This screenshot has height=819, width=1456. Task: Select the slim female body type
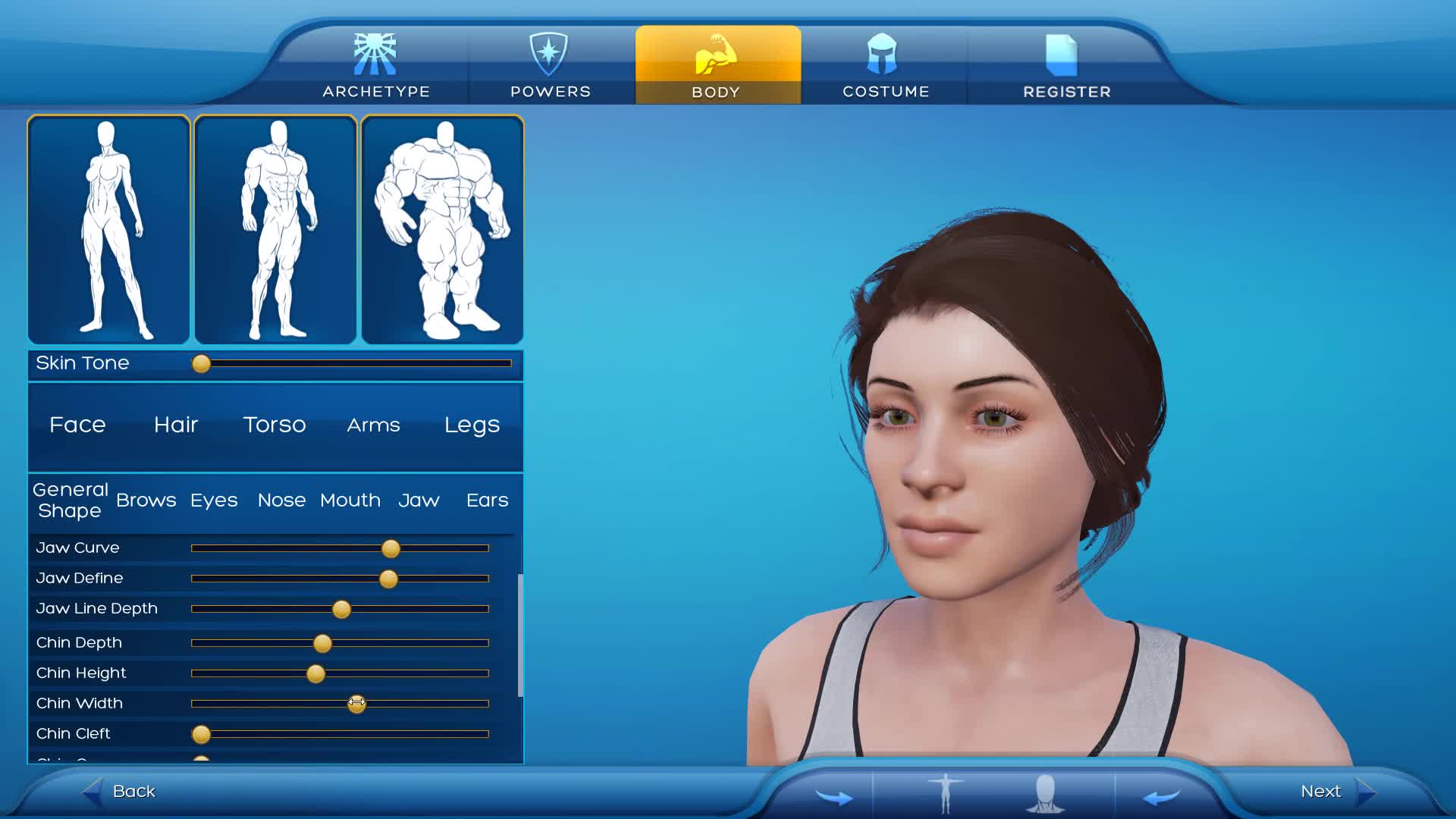click(x=108, y=227)
